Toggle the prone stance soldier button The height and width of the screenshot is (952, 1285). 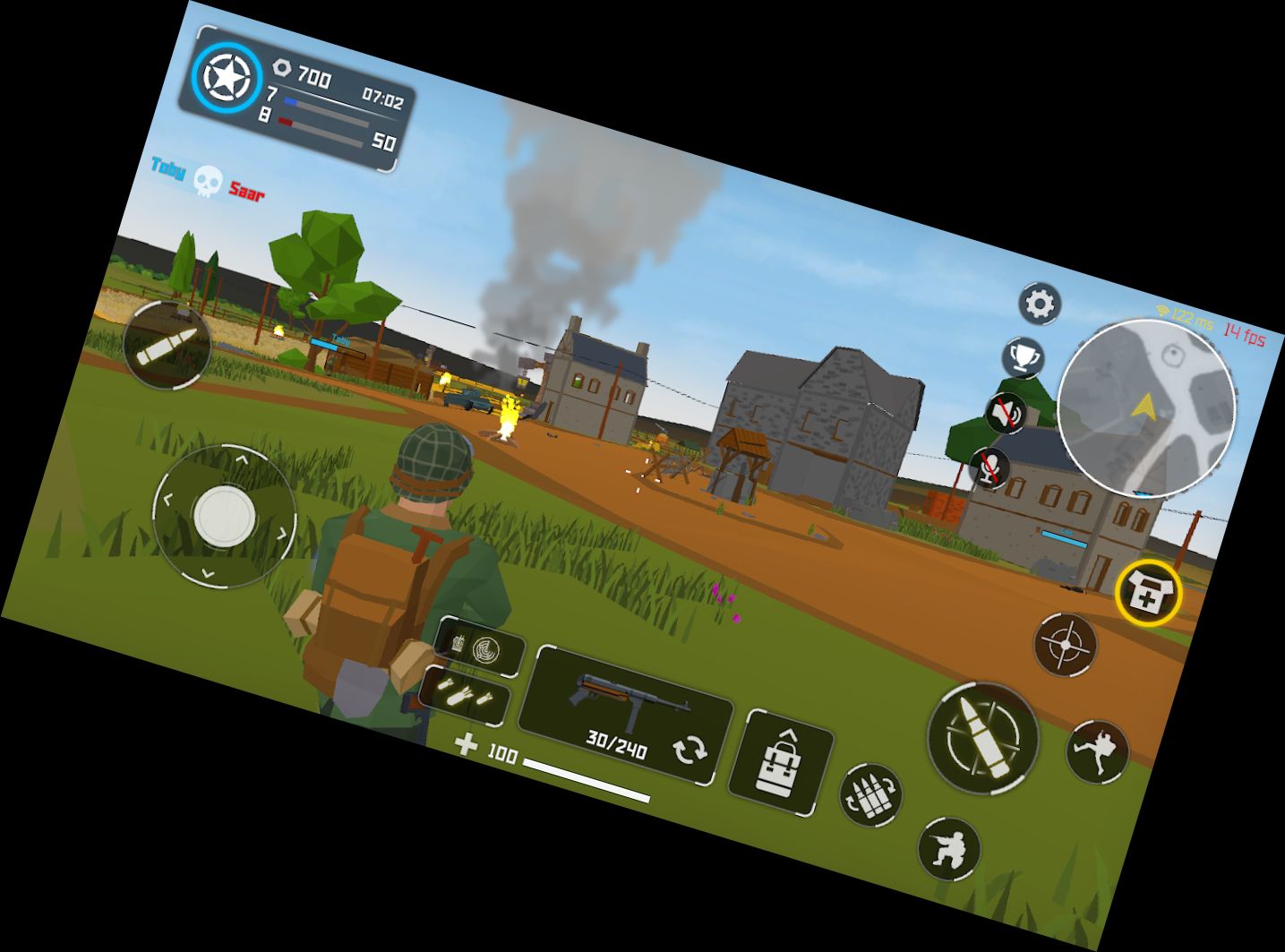[x=949, y=847]
